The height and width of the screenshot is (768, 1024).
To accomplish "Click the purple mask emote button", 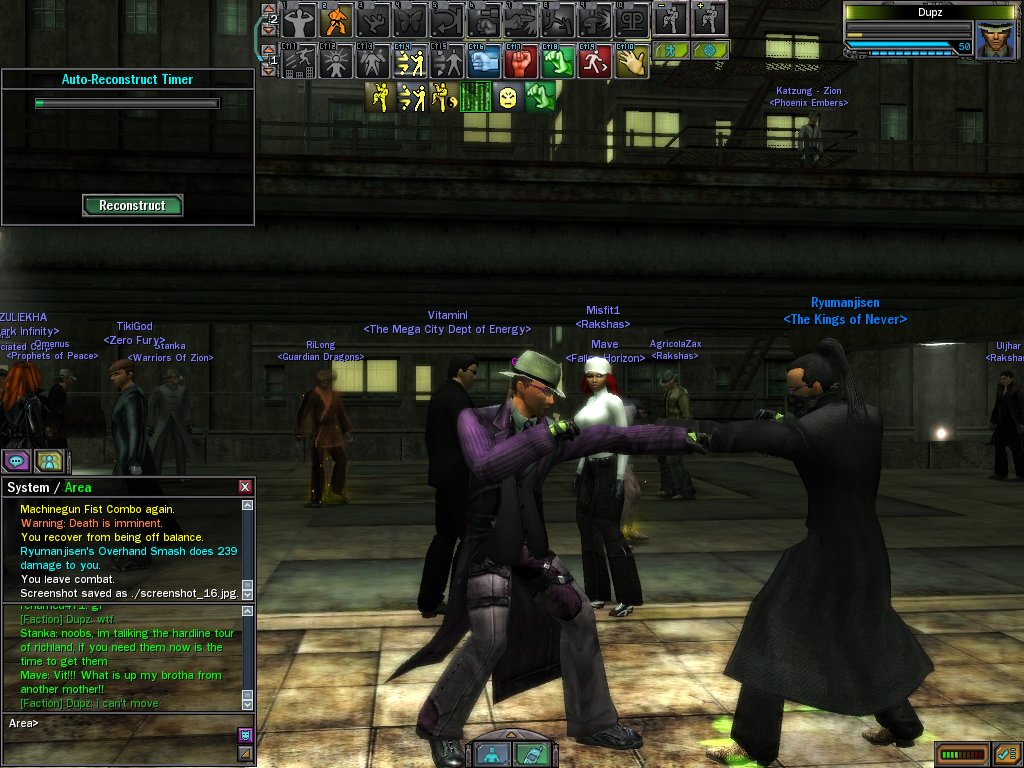I will 245,734.
